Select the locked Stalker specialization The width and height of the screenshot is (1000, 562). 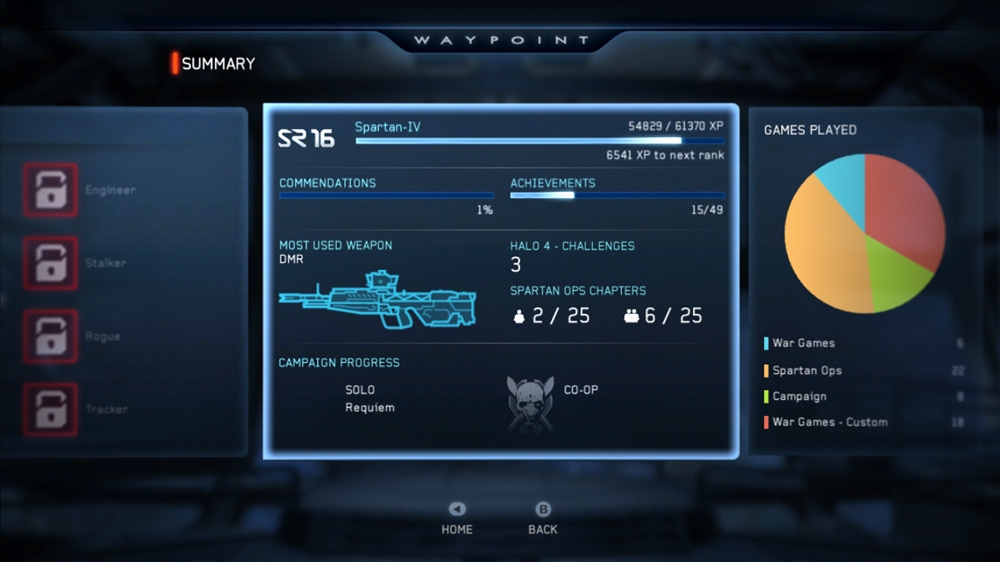tap(50, 263)
